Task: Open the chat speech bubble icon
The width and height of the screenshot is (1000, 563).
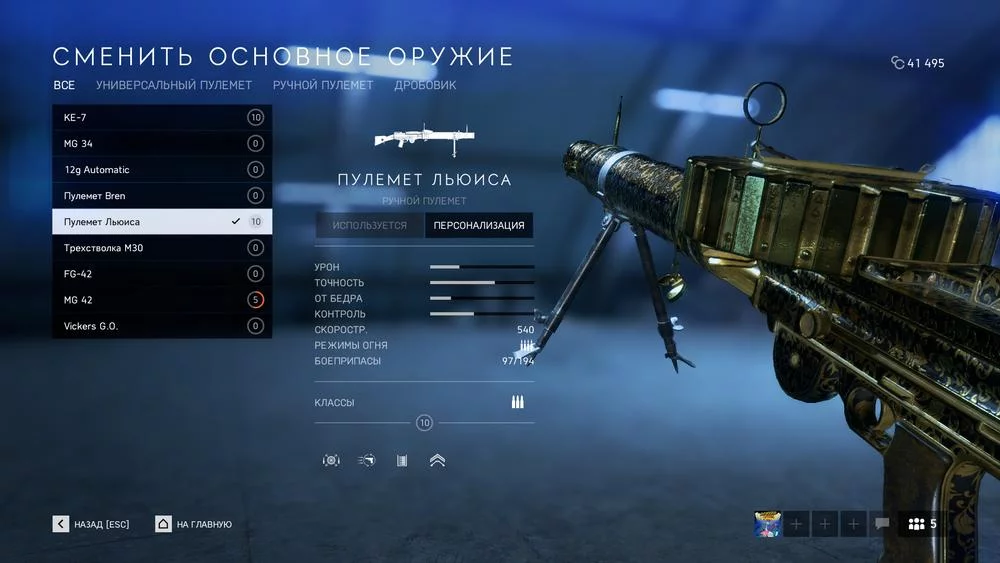Action: [882, 524]
